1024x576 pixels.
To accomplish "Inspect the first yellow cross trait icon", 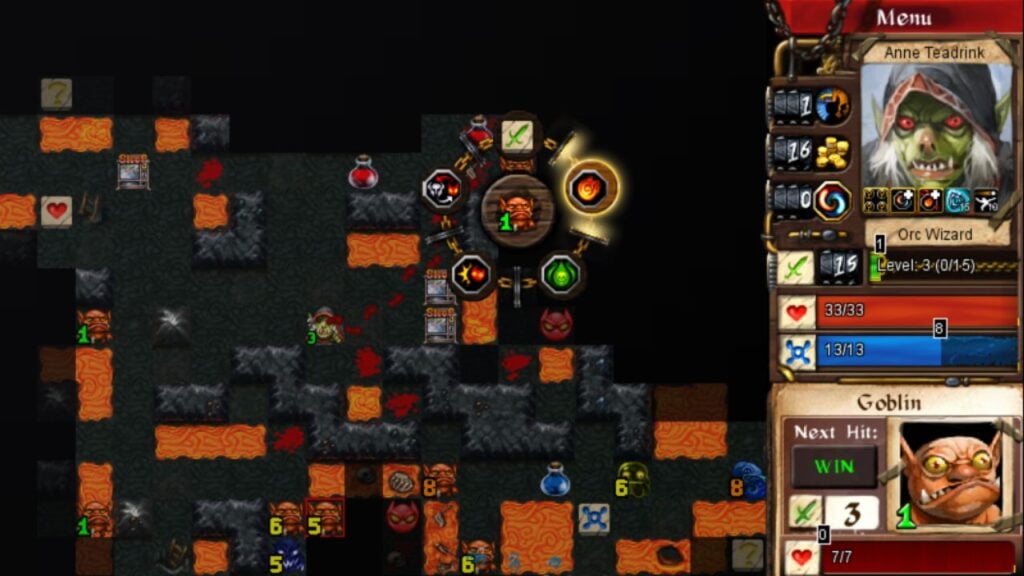I will (877, 200).
